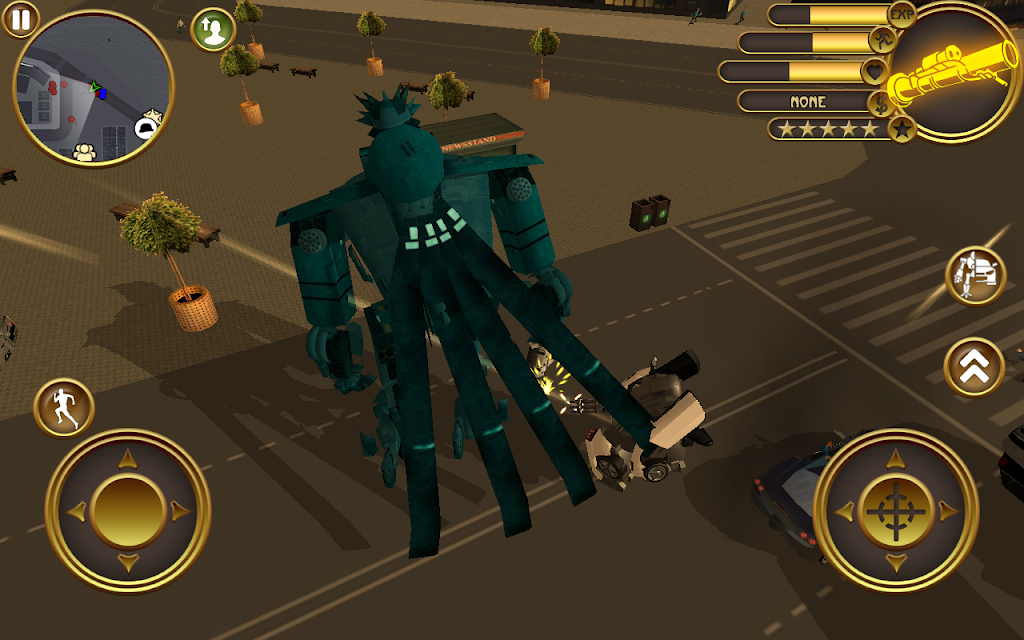Image resolution: width=1024 pixels, height=640 pixels.
Task: Fire with the crosshair aim button
Action: click(895, 511)
